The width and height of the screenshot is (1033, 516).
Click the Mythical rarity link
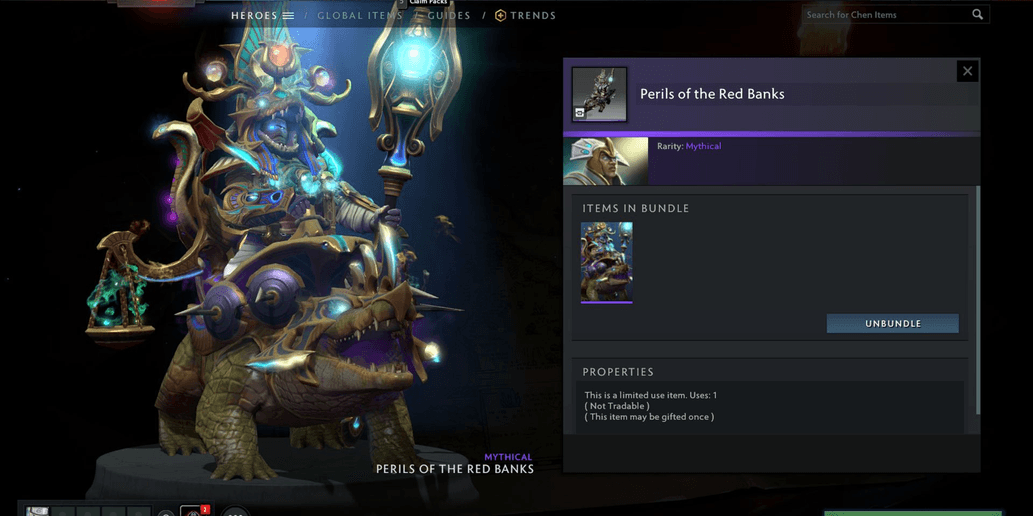(x=703, y=146)
